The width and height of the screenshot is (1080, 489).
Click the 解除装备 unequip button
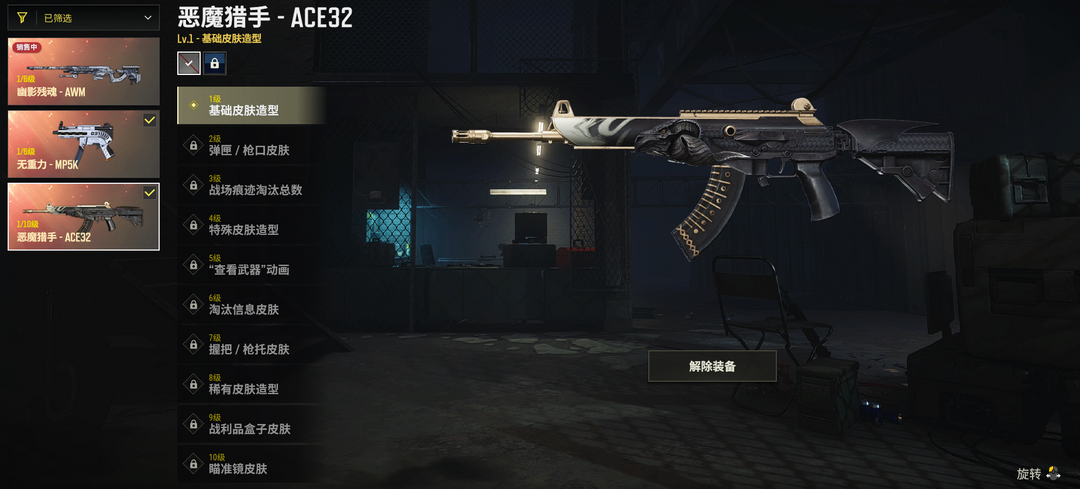coord(712,366)
